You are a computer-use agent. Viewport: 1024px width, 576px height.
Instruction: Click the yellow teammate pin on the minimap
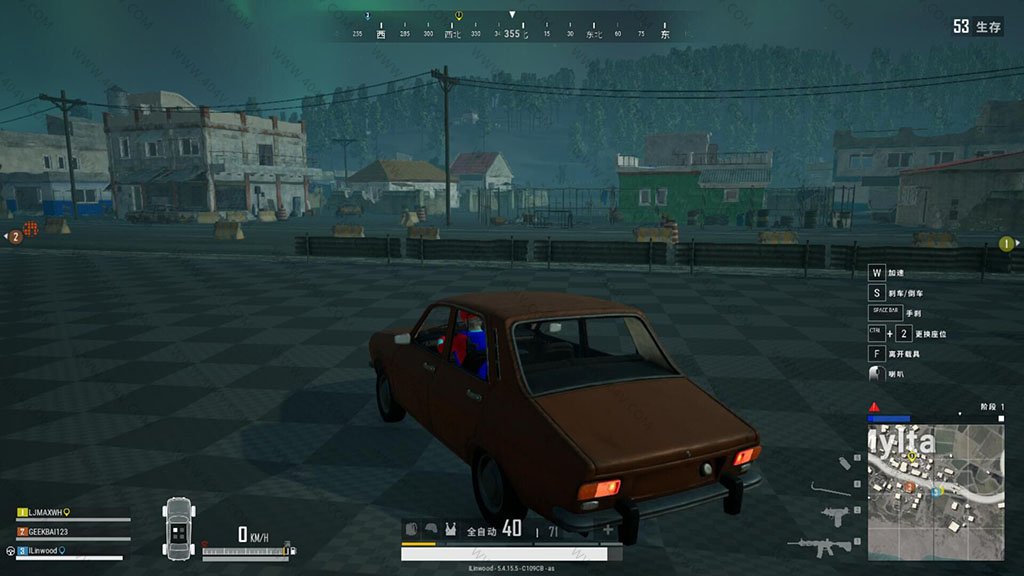tap(912, 457)
